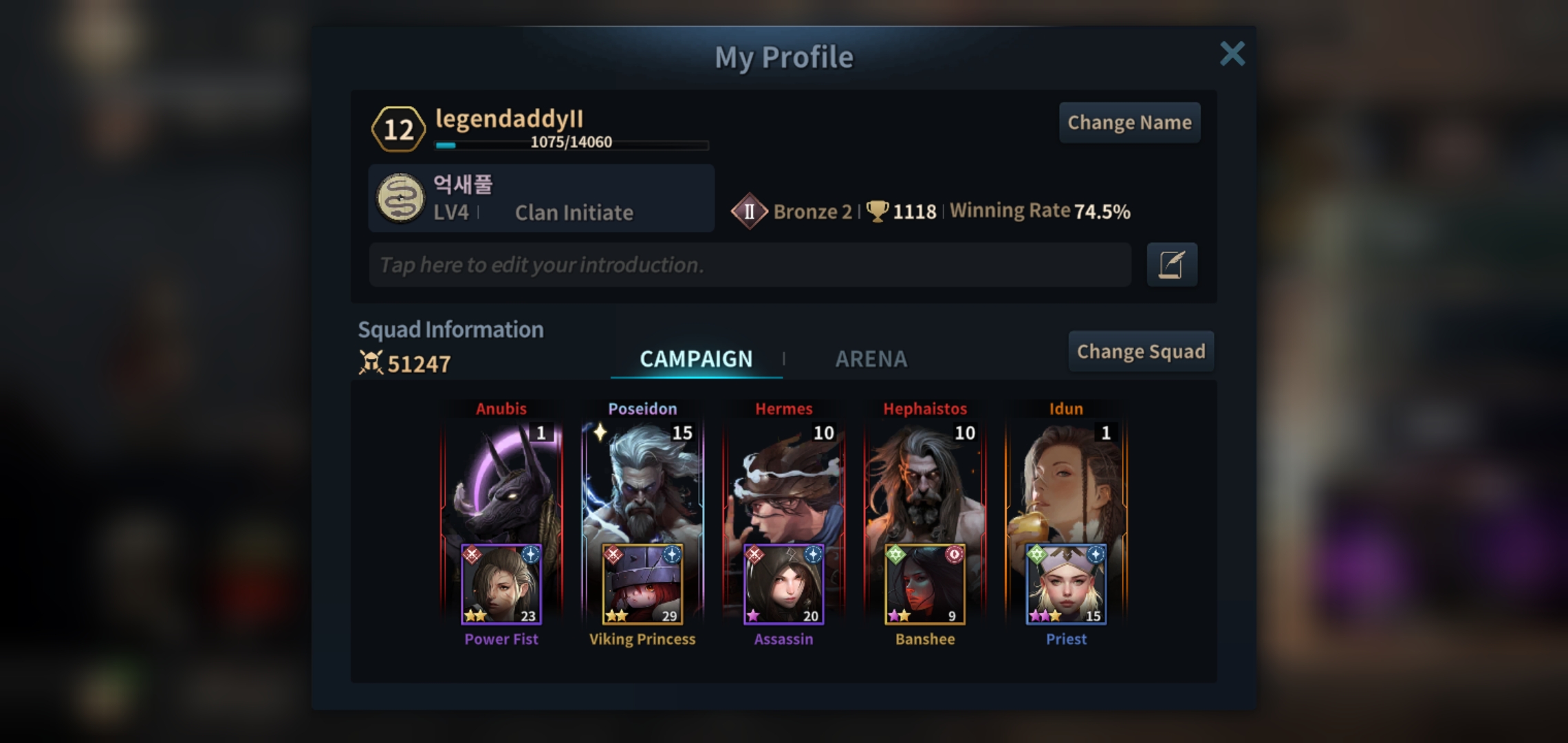Switch to the Arena squad tab

pos(871,358)
